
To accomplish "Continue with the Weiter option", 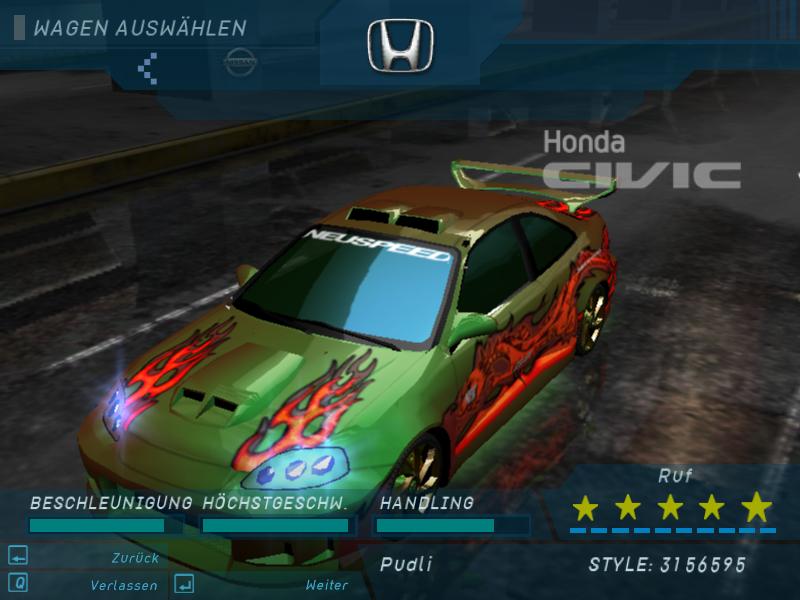I will [327, 585].
